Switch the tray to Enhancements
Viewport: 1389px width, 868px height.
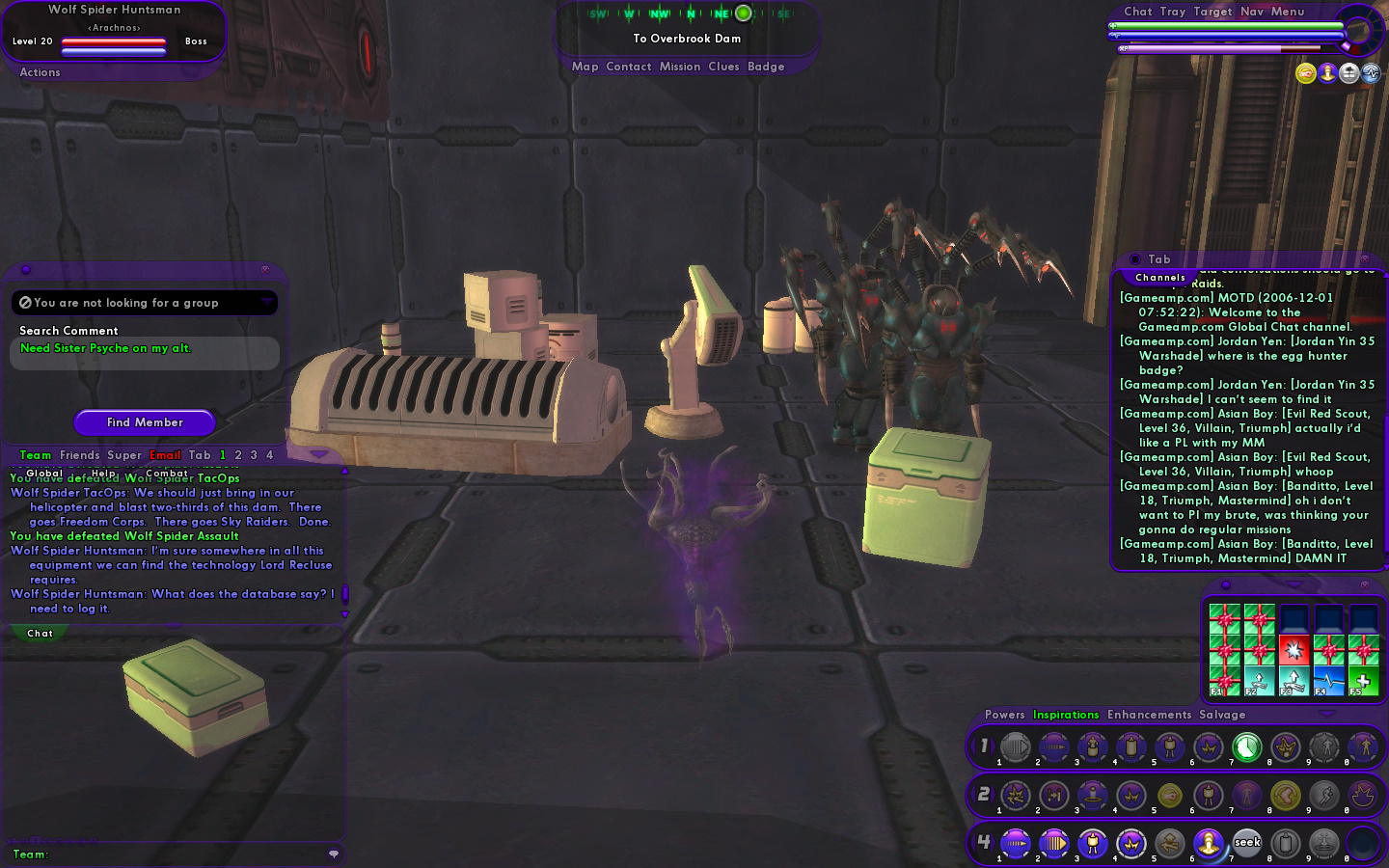pyautogui.click(x=1149, y=715)
